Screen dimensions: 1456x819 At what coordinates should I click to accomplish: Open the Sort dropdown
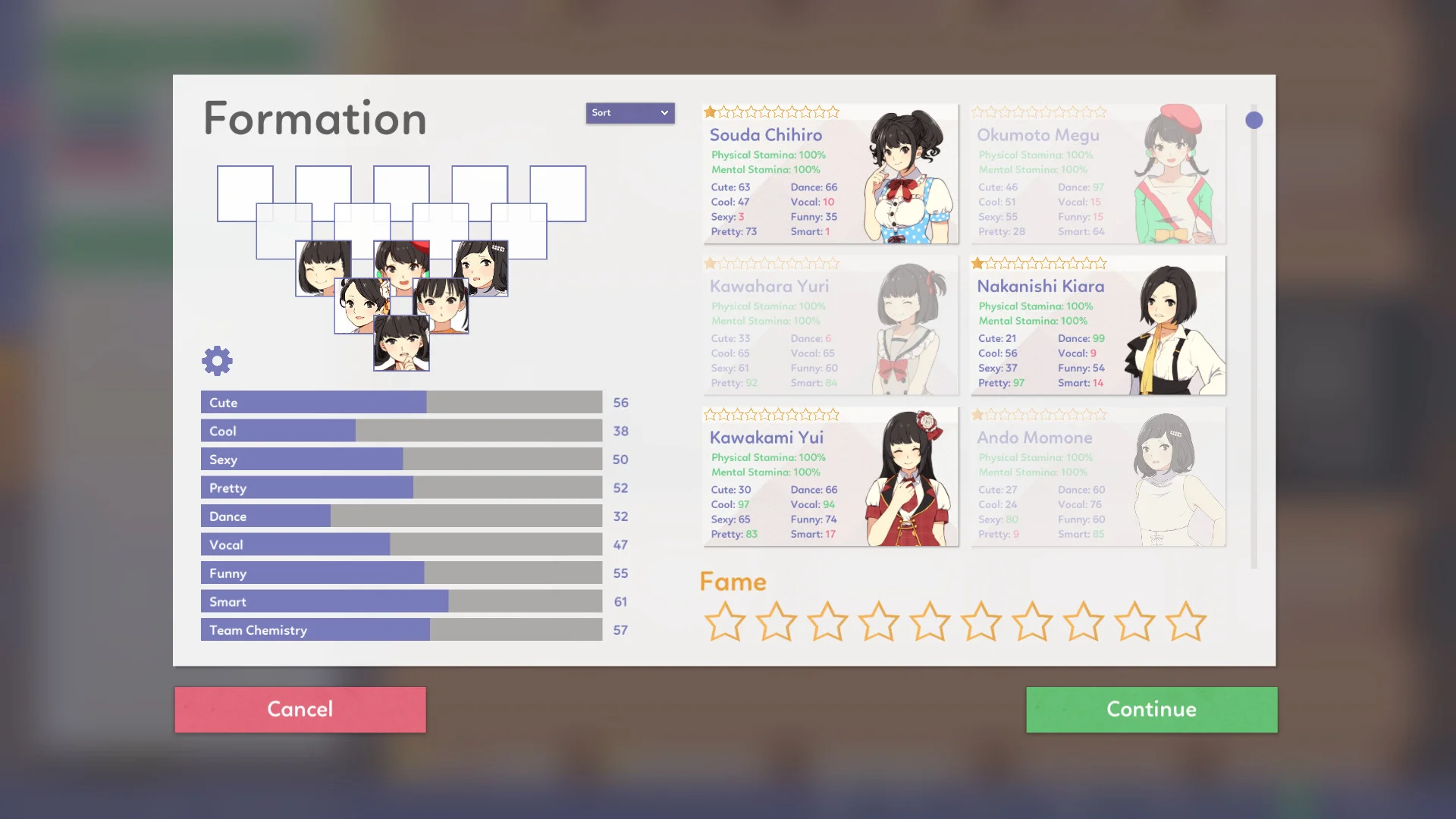629,112
